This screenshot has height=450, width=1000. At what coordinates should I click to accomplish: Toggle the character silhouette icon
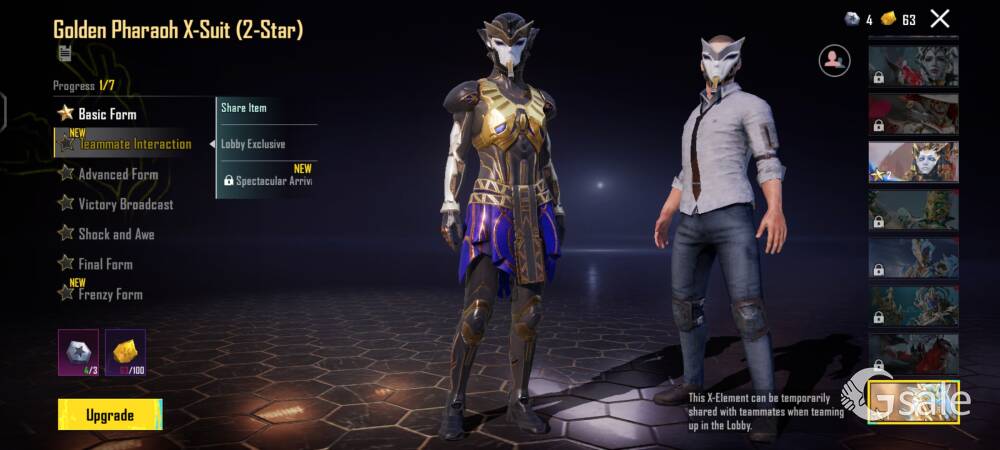tap(834, 60)
